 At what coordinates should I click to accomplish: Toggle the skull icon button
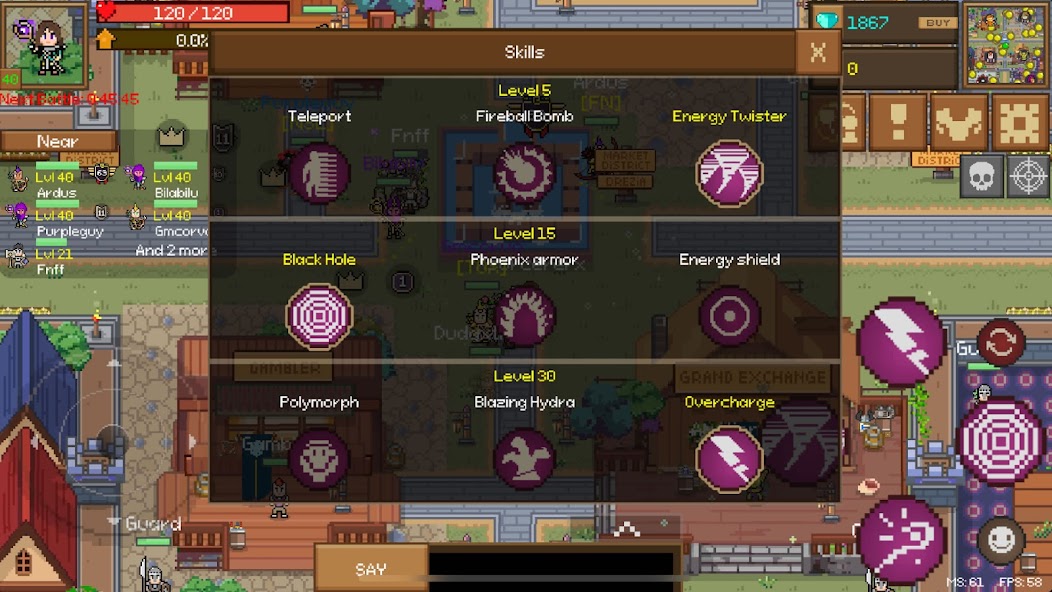click(981, 177)
